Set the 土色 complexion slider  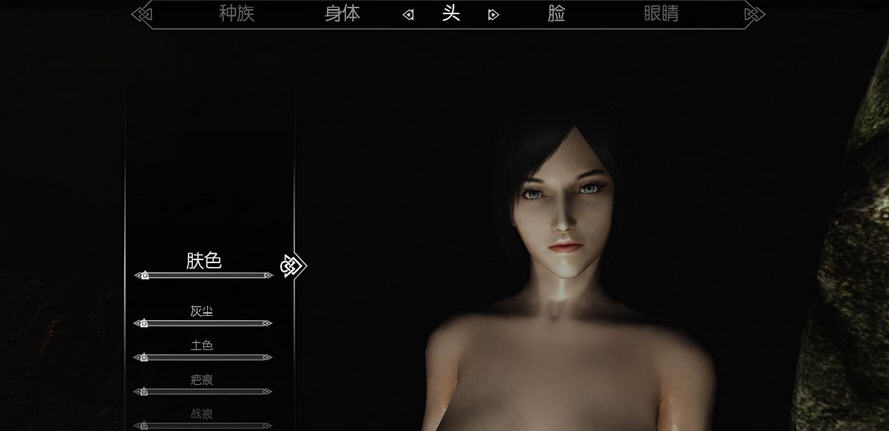(x=204, y=357)
